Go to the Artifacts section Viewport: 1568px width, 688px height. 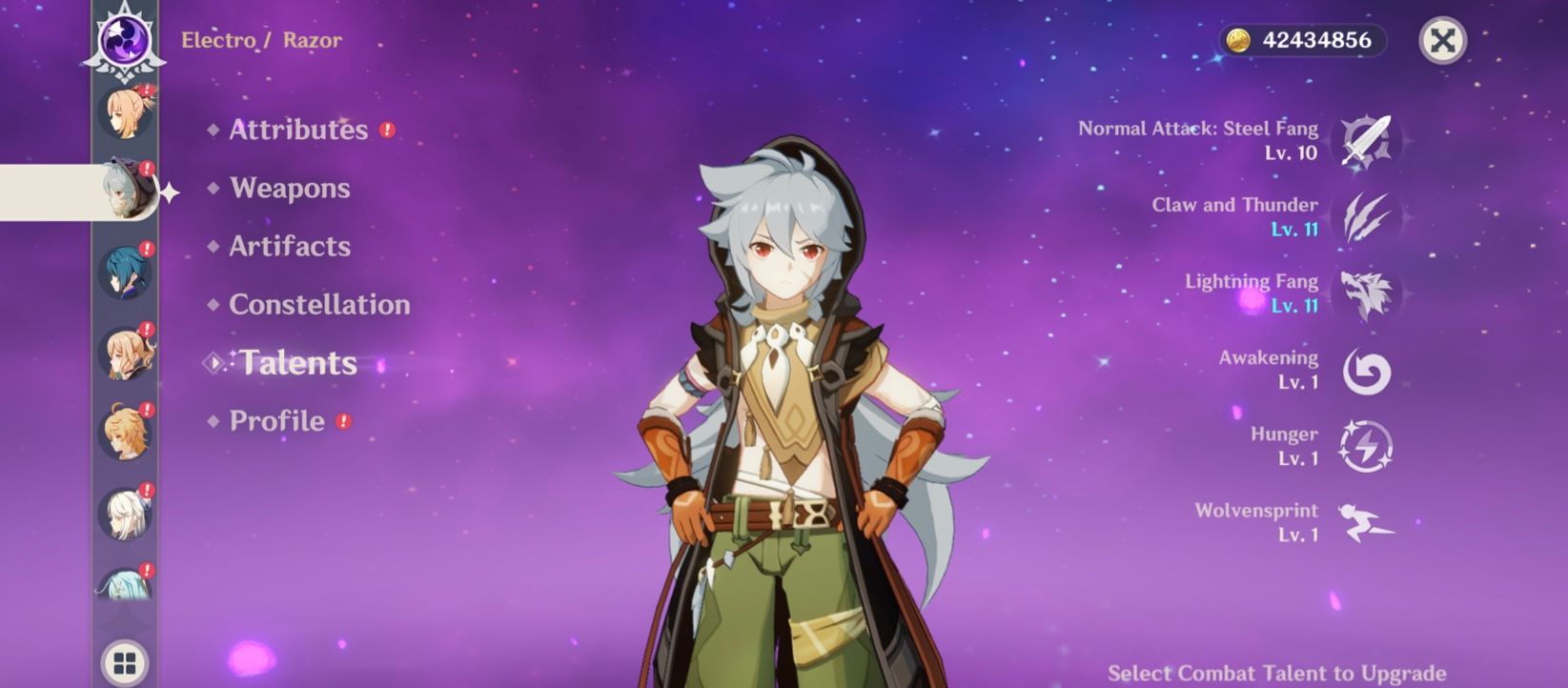(x=289, y=247)
